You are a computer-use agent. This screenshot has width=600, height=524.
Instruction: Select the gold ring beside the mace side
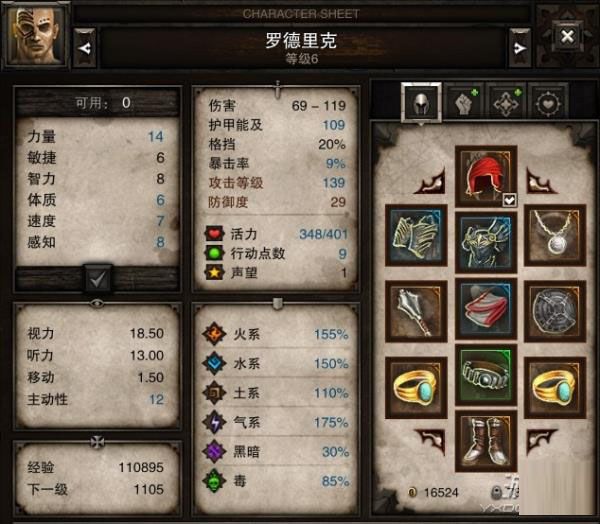[x=416, y=384]
